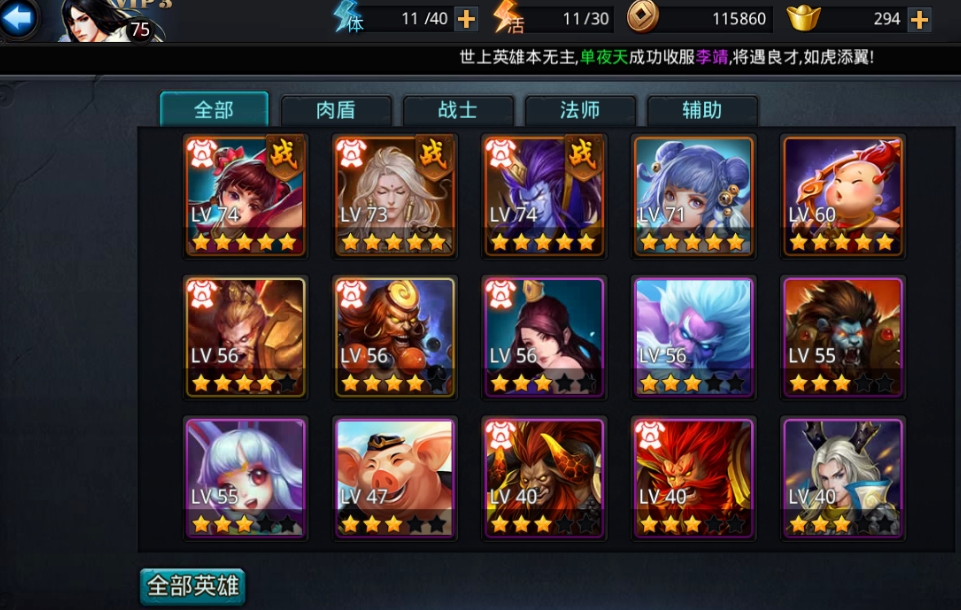
Task: Open the copper coin currency icon
Action: (x=642, y=17)
